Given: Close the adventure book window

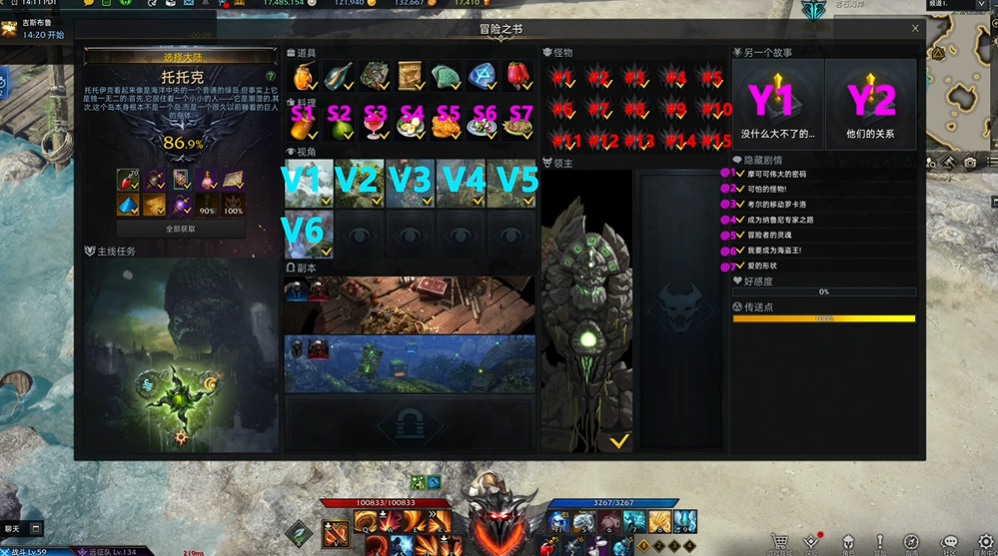Looking at the screenshot, I should [915, 29].
